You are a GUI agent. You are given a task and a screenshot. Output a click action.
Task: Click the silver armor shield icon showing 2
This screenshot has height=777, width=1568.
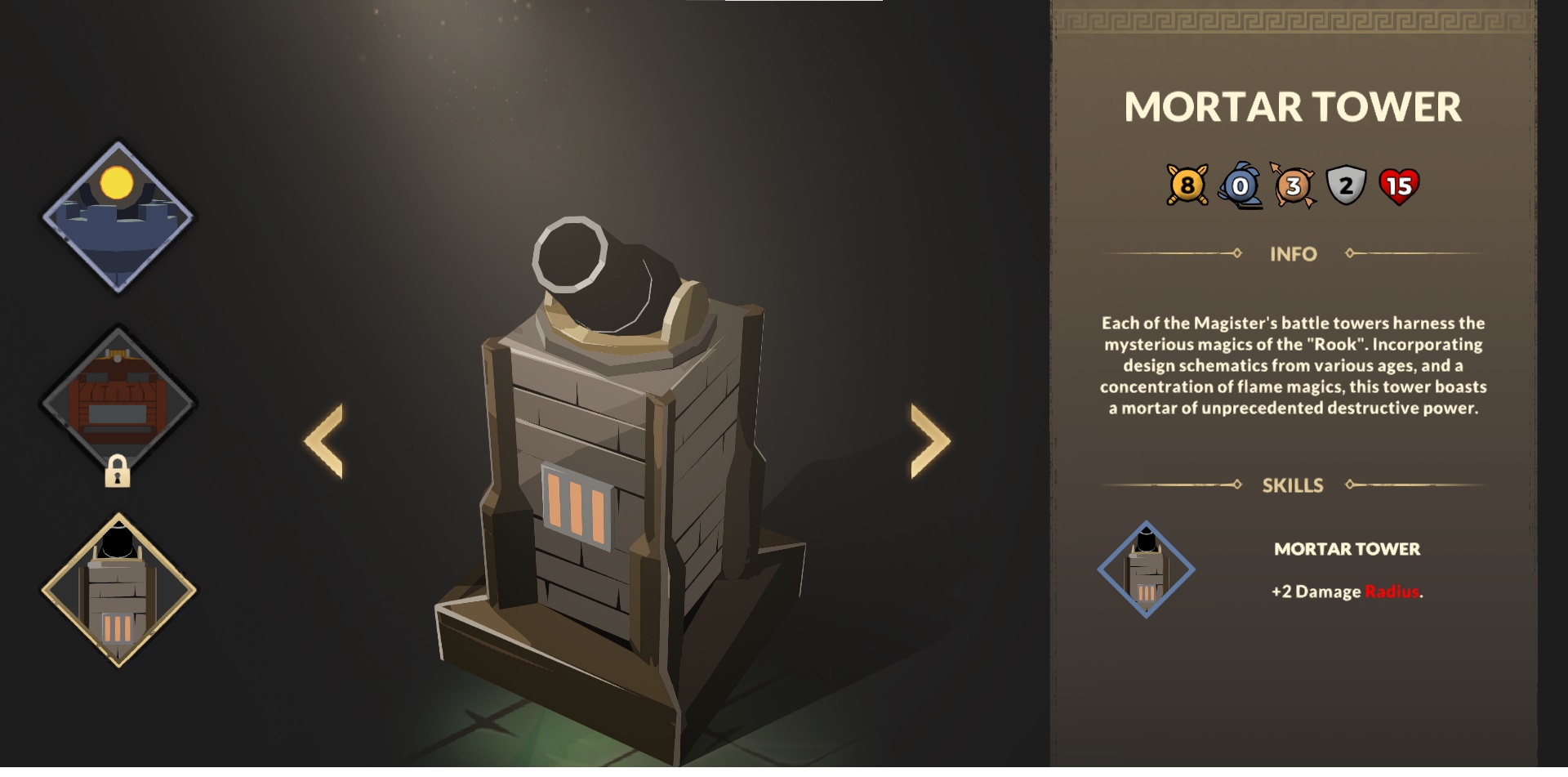[x=1346, y=186]
